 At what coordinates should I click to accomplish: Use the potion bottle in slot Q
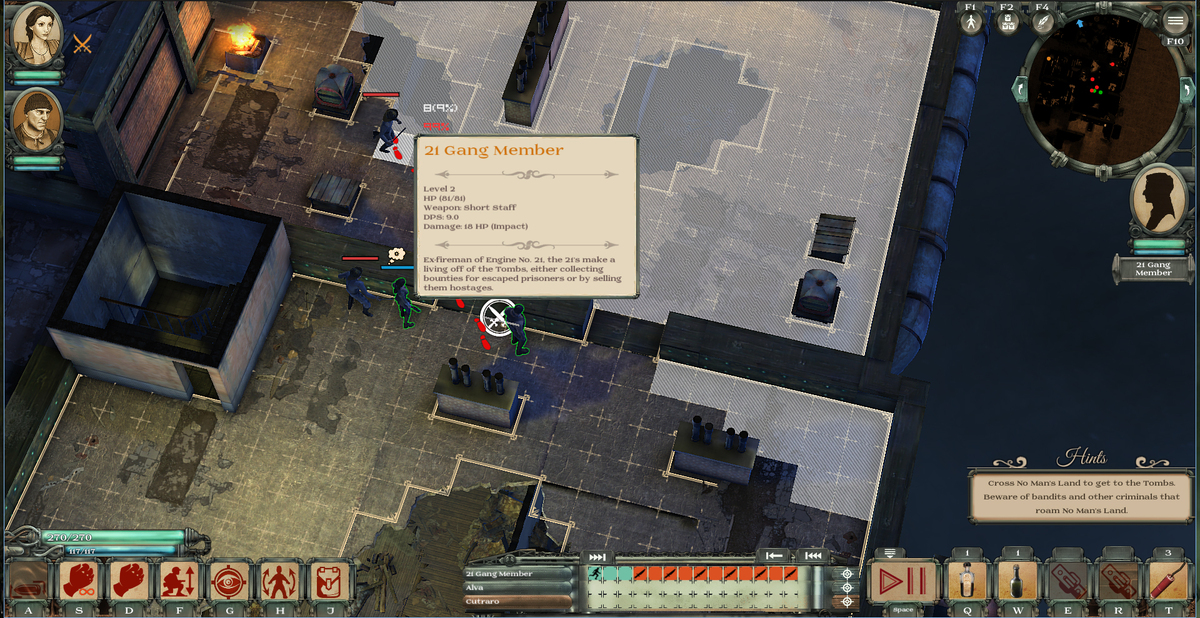click(967, 581)
